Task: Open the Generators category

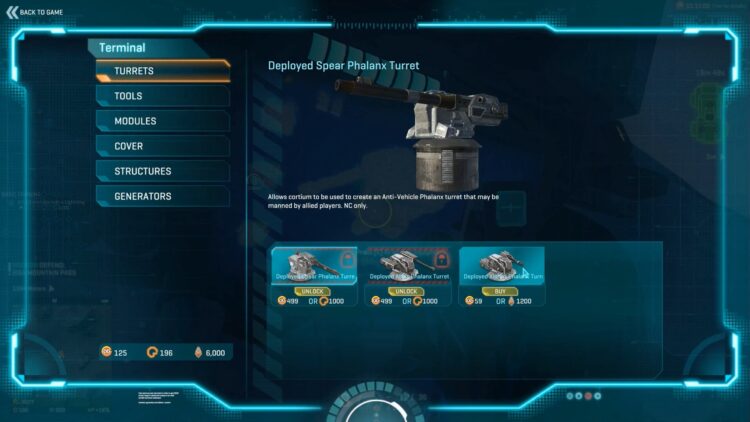Action: point(163,196)
